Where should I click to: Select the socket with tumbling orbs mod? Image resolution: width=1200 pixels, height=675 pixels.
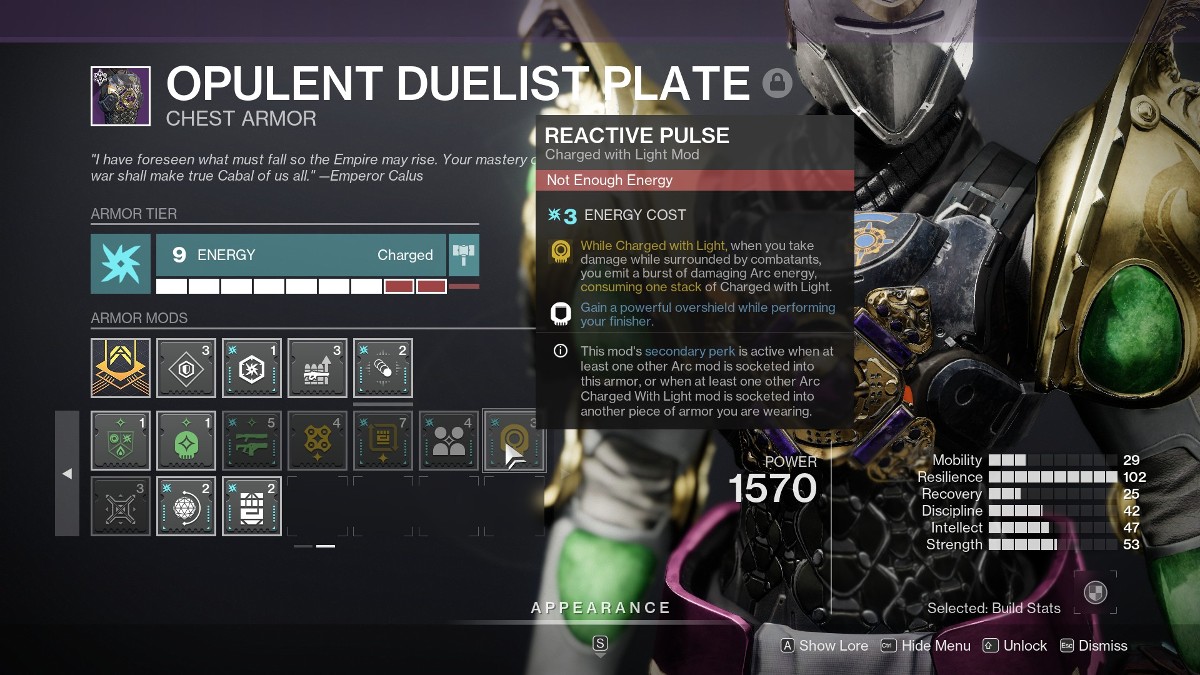click(x=383, y=368)
